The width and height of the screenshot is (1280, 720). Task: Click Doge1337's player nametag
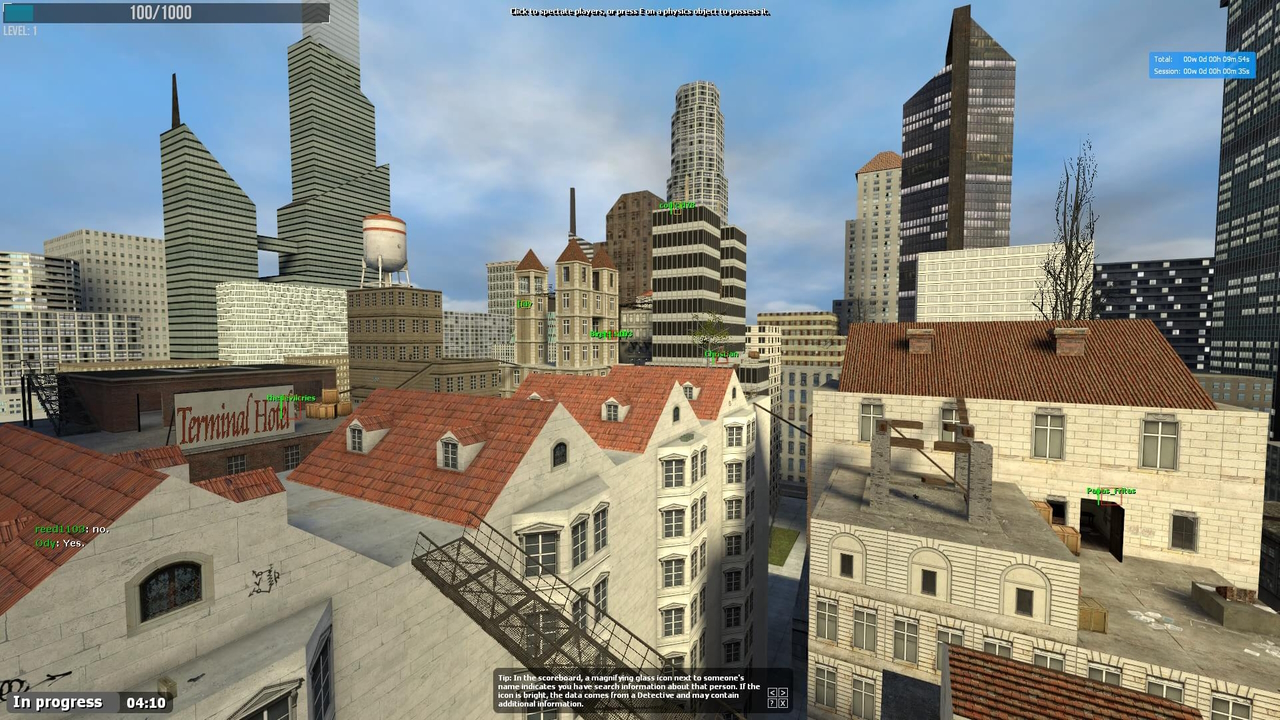coord(611,333)
